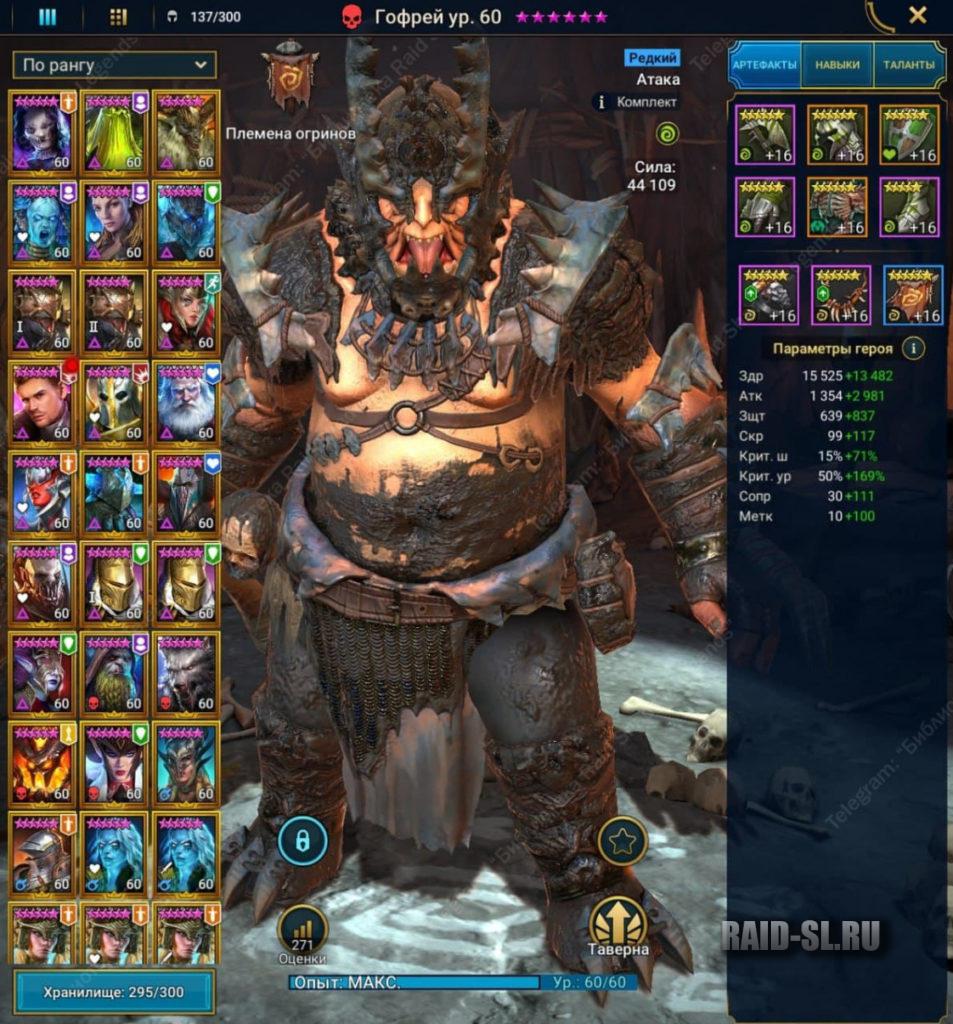Open the sort dropdown "По рангу"
Viewport: 953px width, 1024px height.
(x=115, y=66)
